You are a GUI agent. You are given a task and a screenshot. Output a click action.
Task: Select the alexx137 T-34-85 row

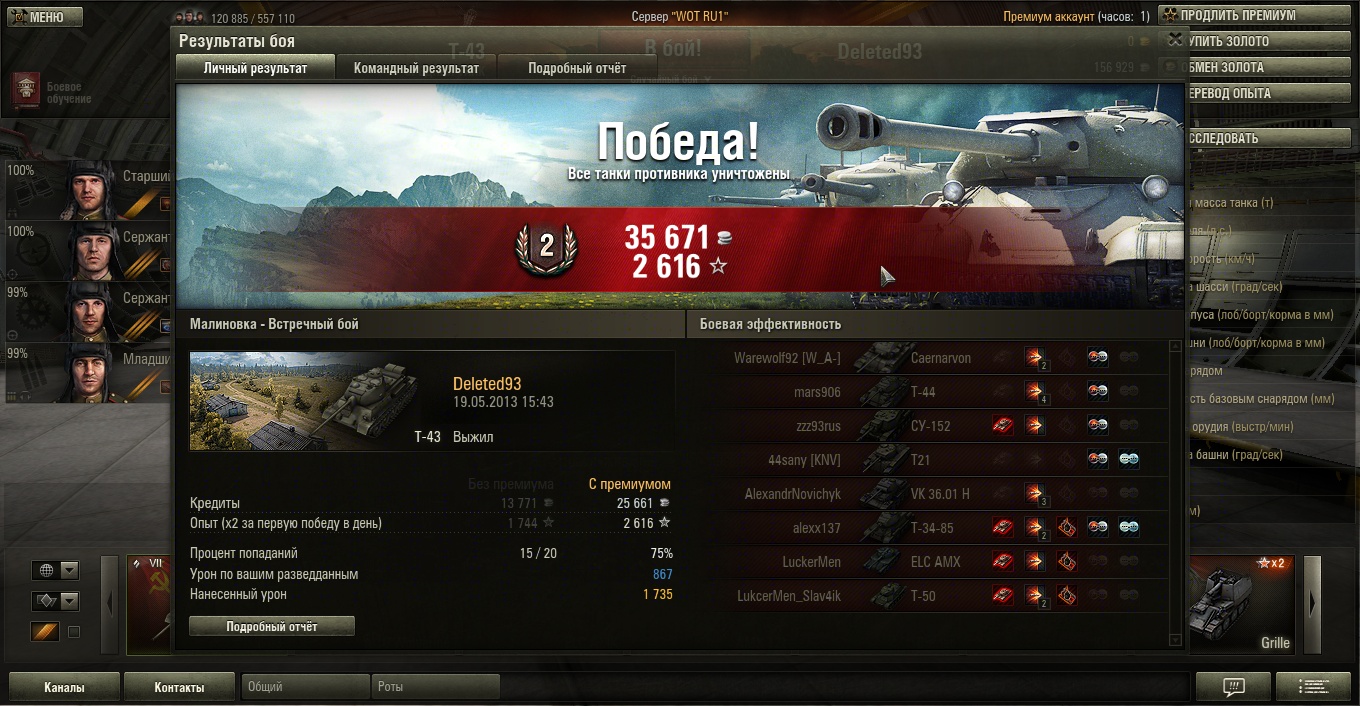coord(940,528)
